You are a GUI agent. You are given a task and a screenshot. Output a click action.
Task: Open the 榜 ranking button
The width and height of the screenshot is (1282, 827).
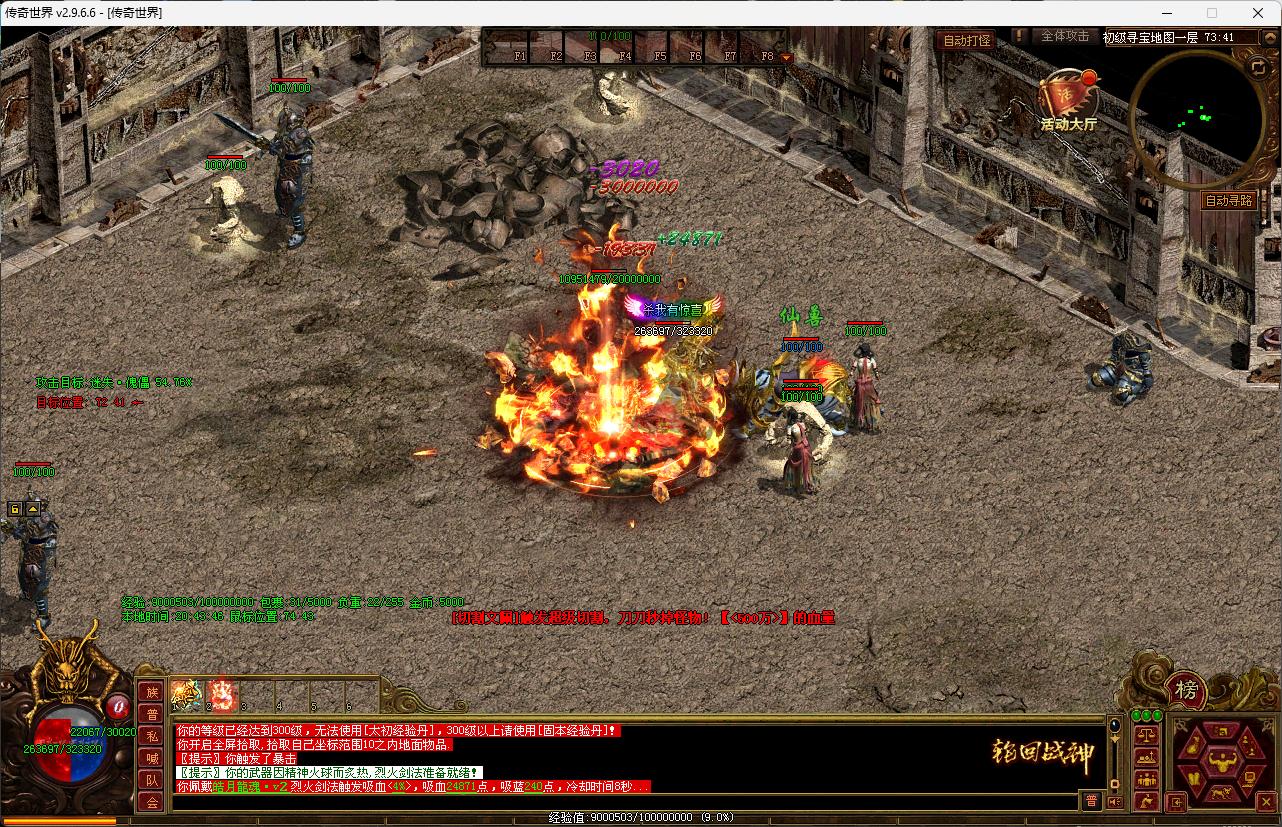click(1186, 690)
